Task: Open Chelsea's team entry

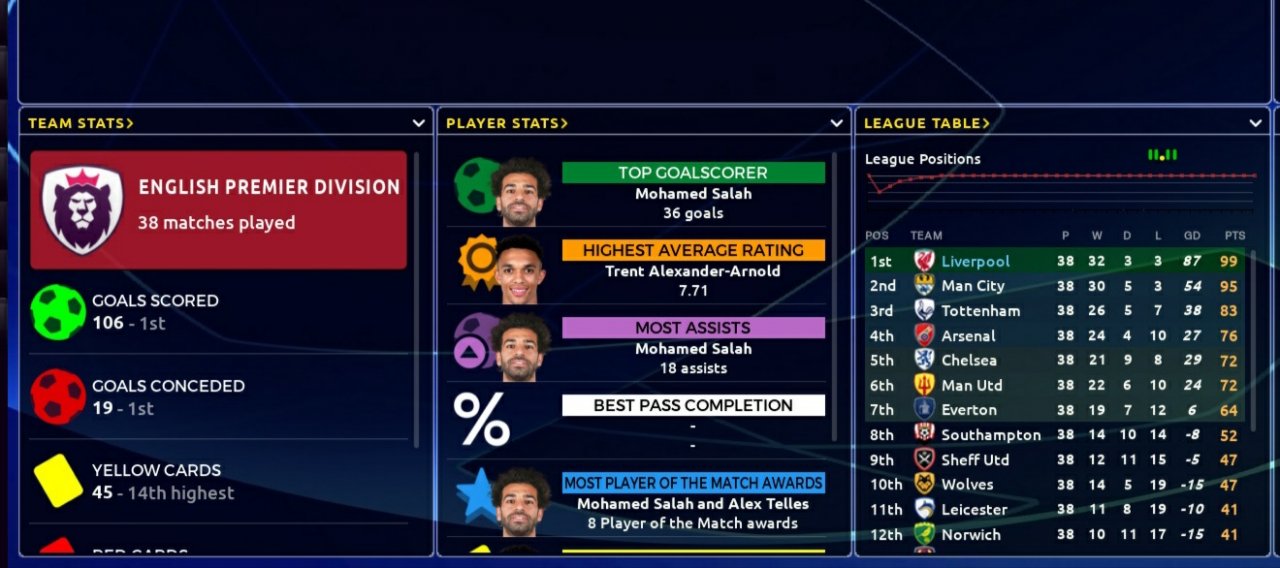Action: (x=969, y=360)
